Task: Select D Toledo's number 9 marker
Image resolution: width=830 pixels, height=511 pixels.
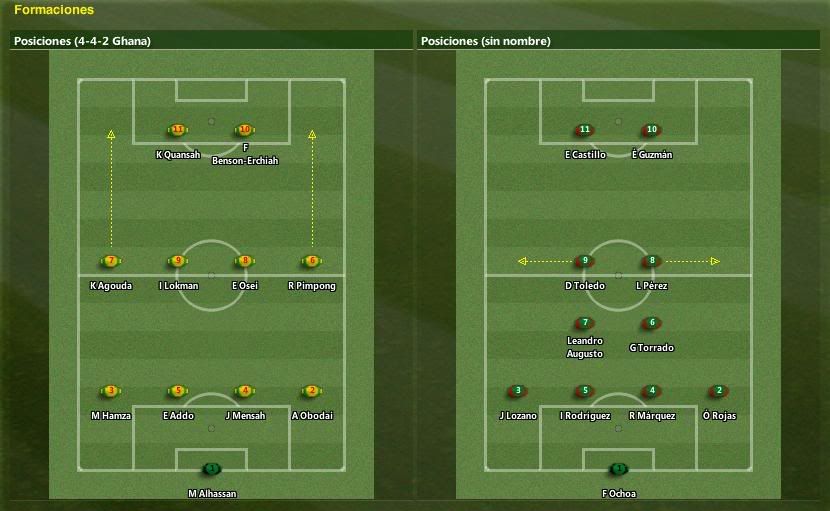Action: point(585,261)
